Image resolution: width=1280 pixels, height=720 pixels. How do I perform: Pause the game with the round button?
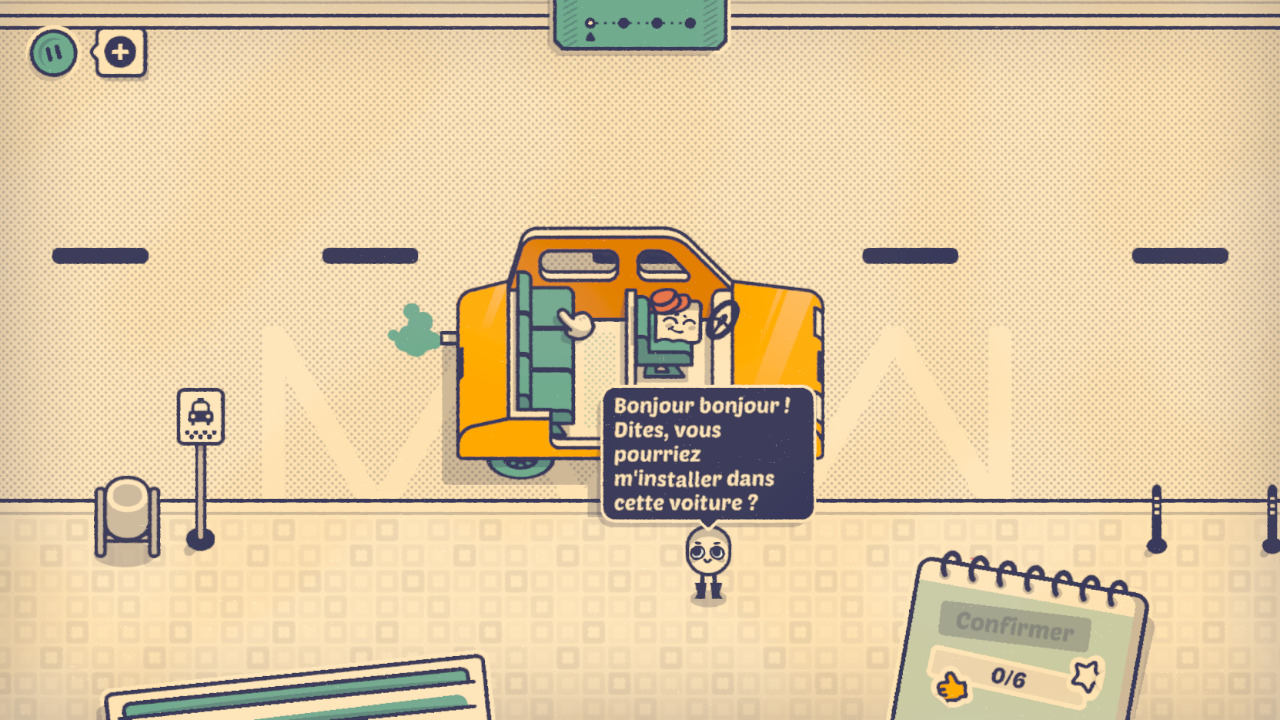[x=53, y=52]
